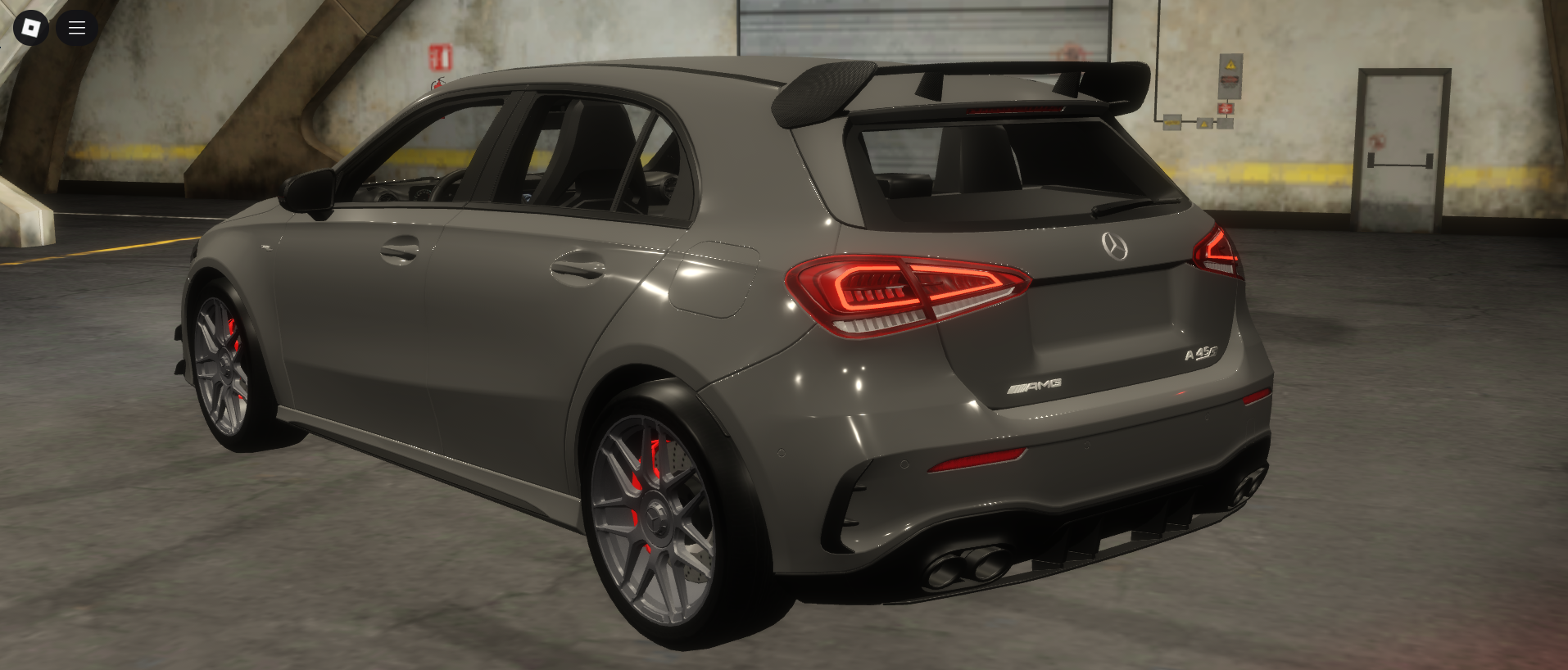1568x670 pixels.
Task: Open the Roblox logo menu
Action: tap(31, 28)
